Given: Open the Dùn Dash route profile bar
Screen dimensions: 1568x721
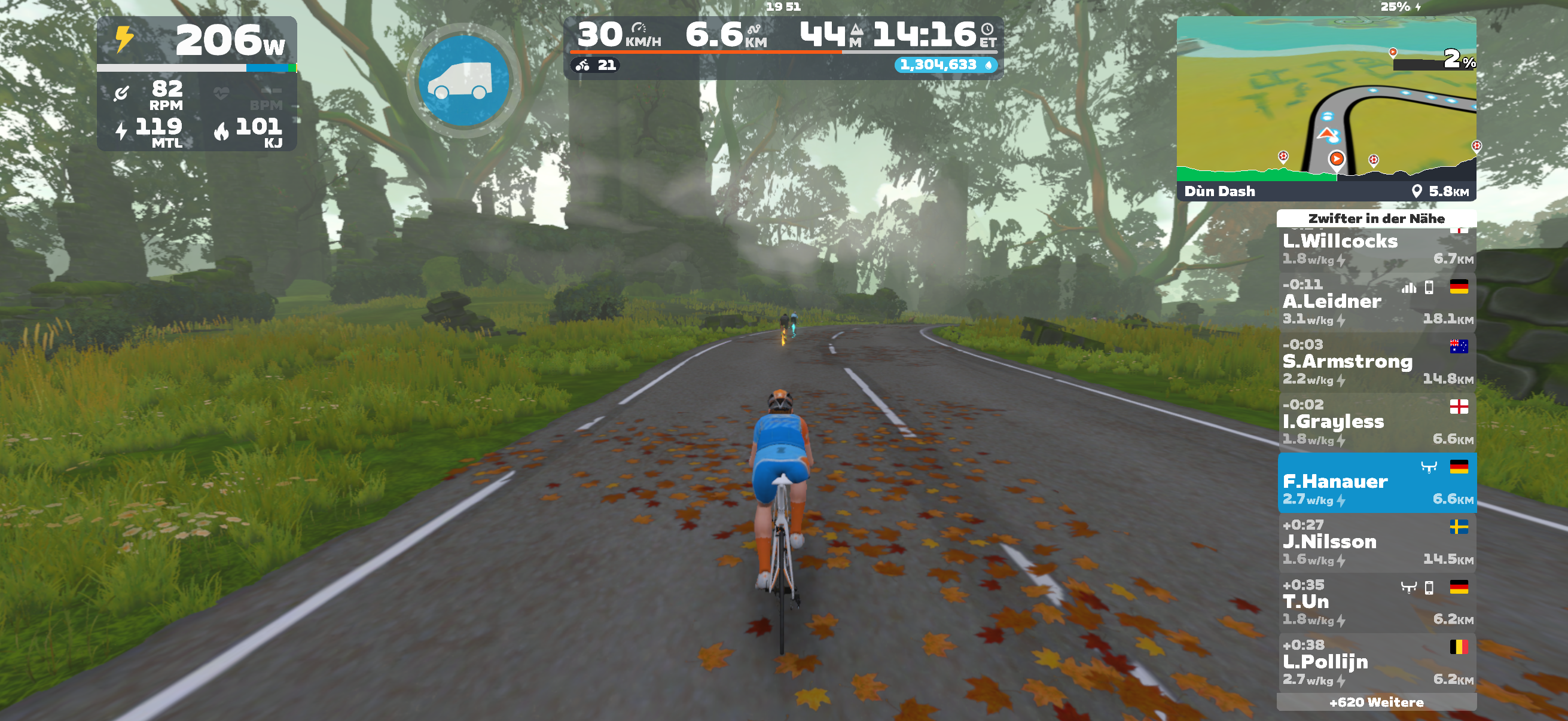Looking at the screenshot, I should pyautogui.click(x=1326, y=191).
